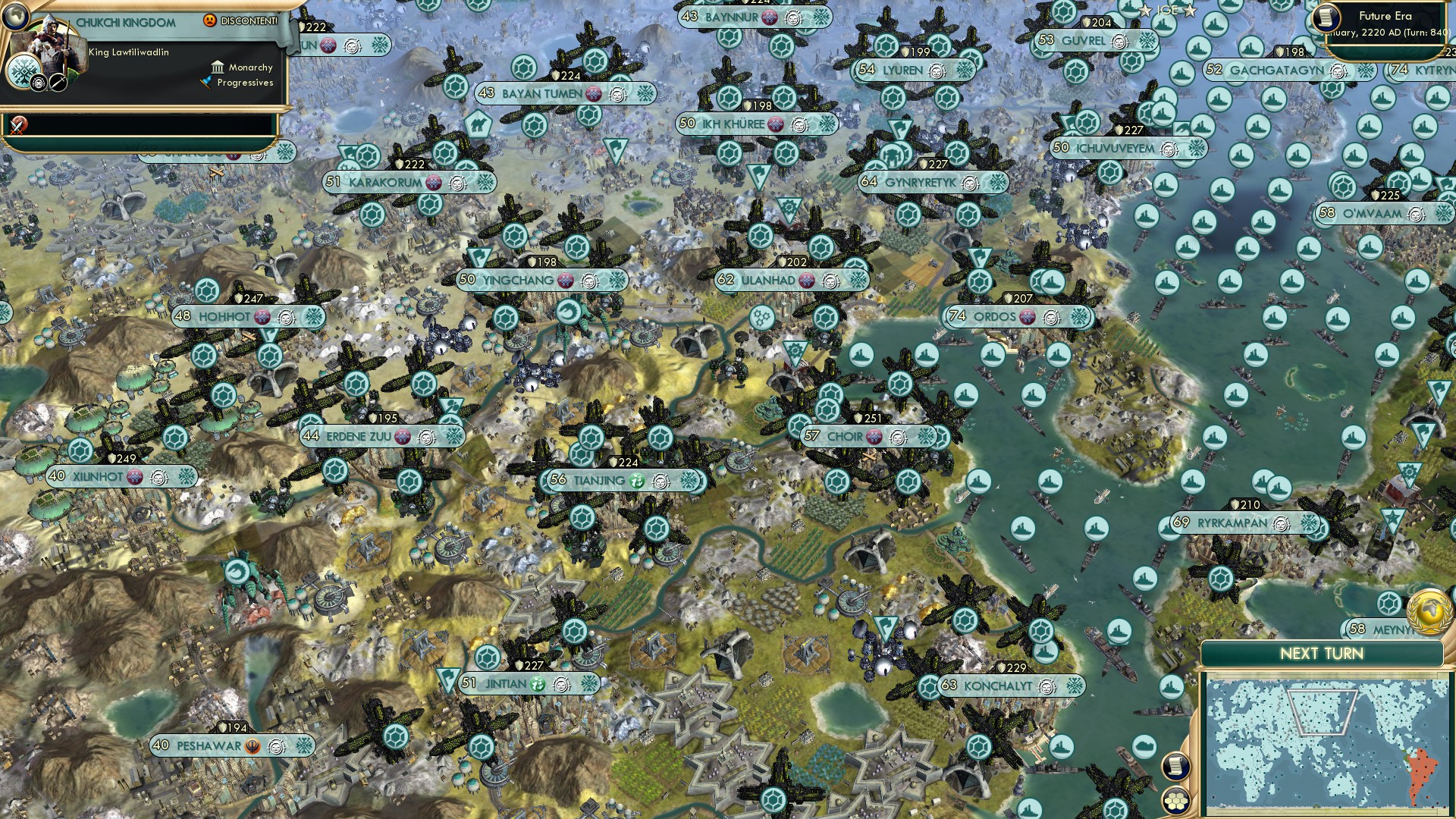Click the DISCONTENT unhappy face indicator
This screenshot has width=1456, height=819.
(210, 20)
